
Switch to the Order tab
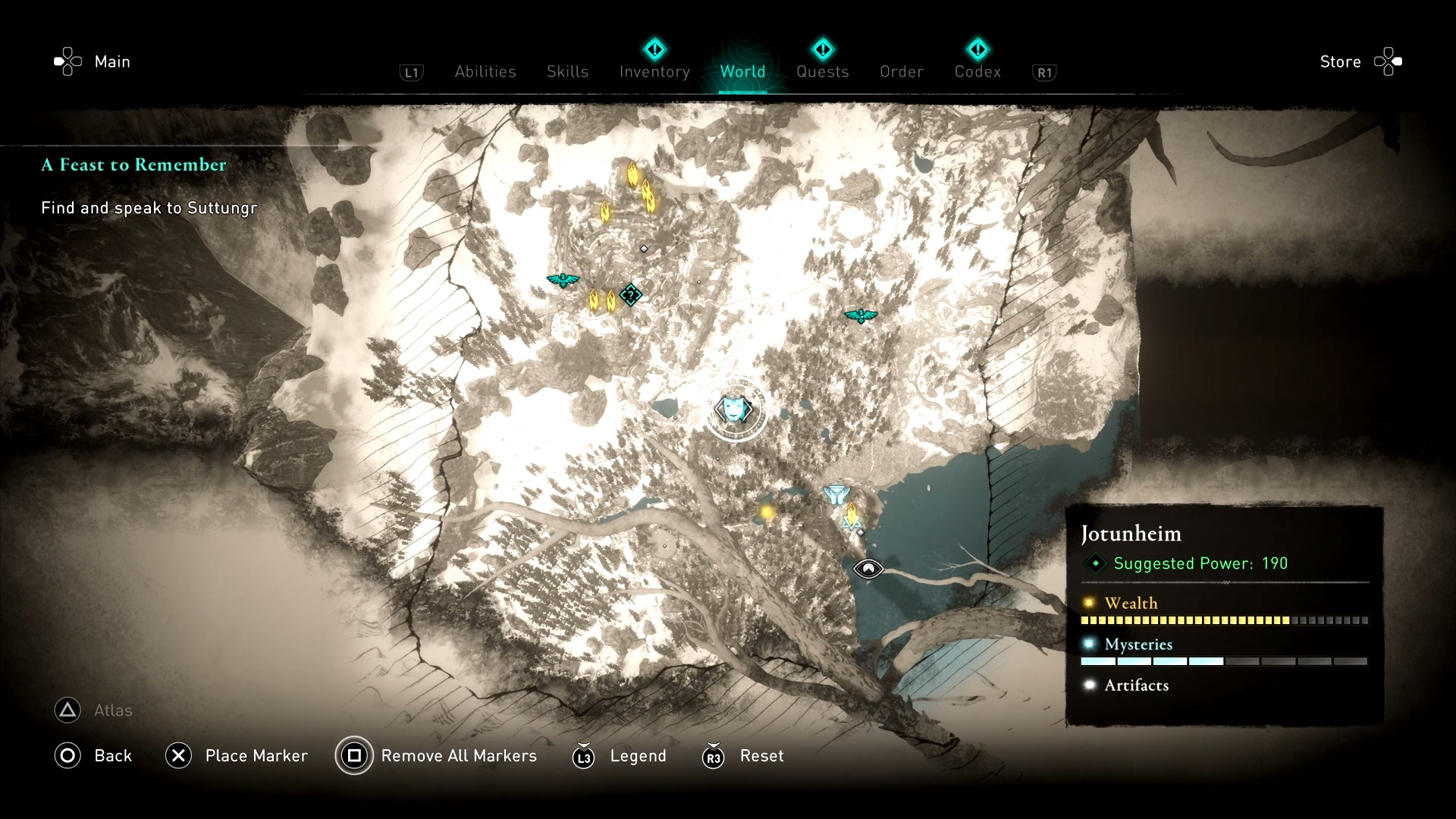[x=902, y=71]
